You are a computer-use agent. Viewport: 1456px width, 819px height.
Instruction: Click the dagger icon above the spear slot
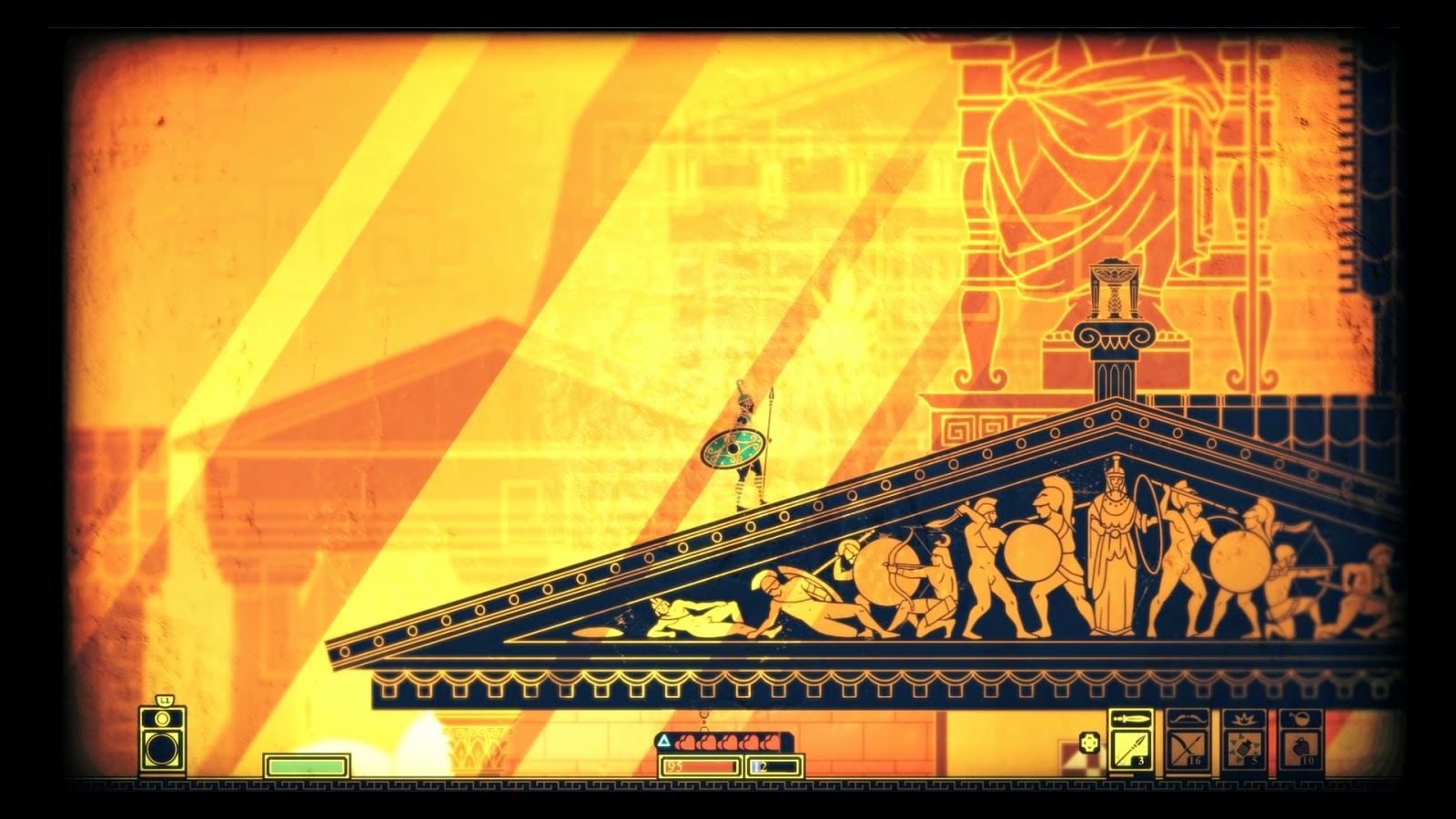1130,719
